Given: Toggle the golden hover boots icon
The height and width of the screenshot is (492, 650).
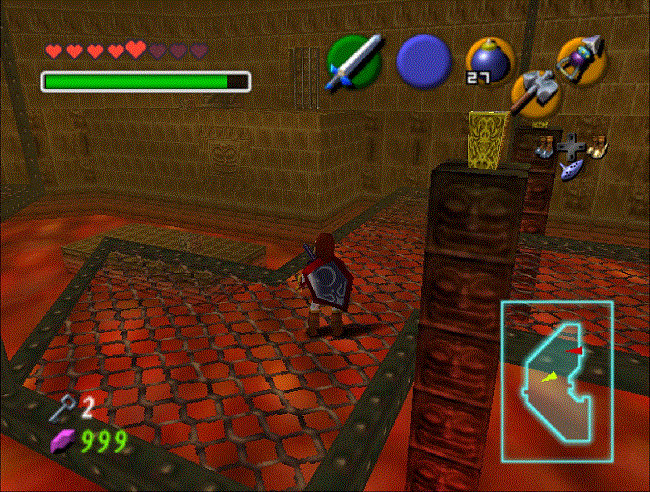Looking at the screenshot, I should [597, 148].
